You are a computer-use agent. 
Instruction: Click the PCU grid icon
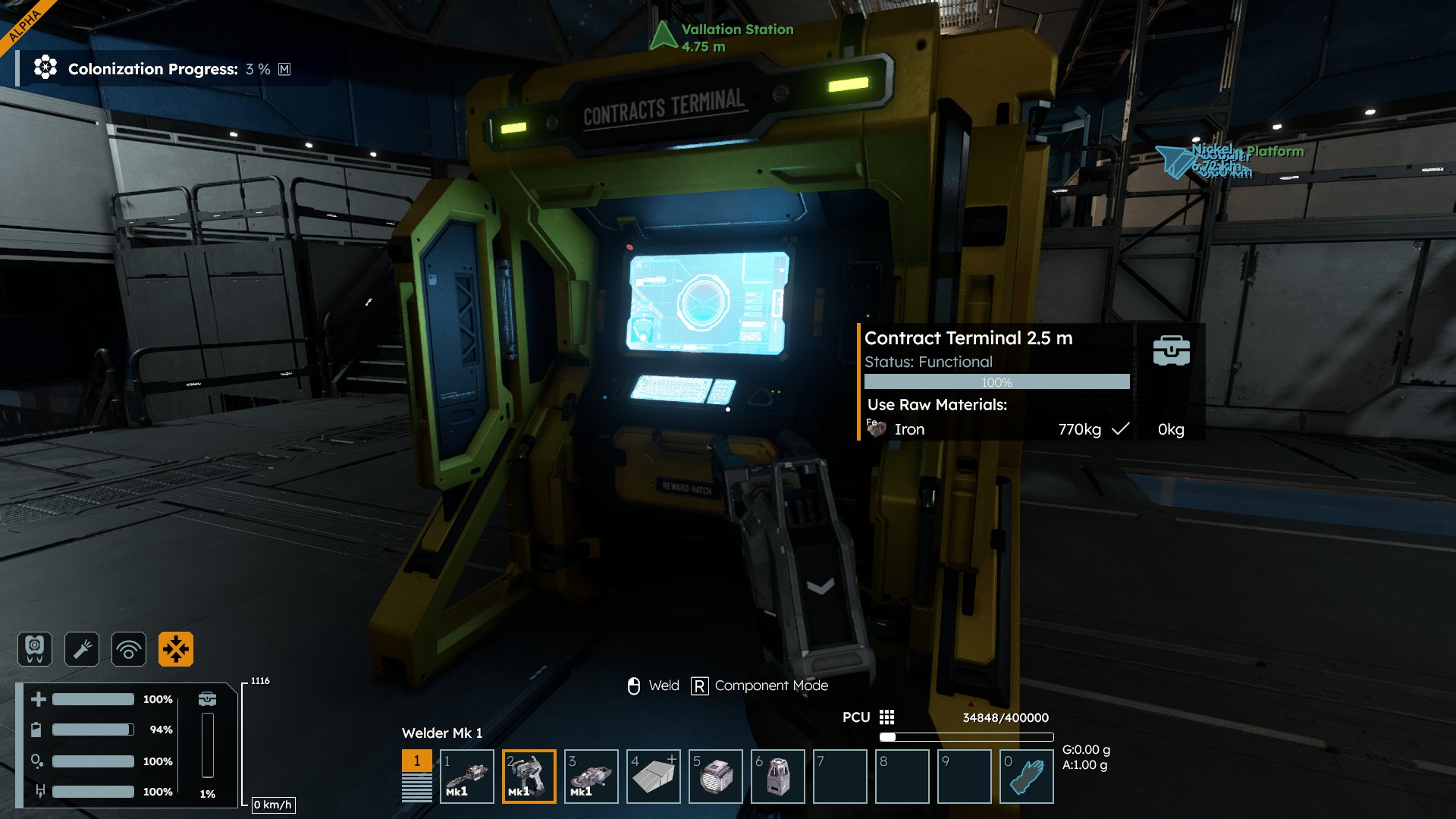point(886,717)
